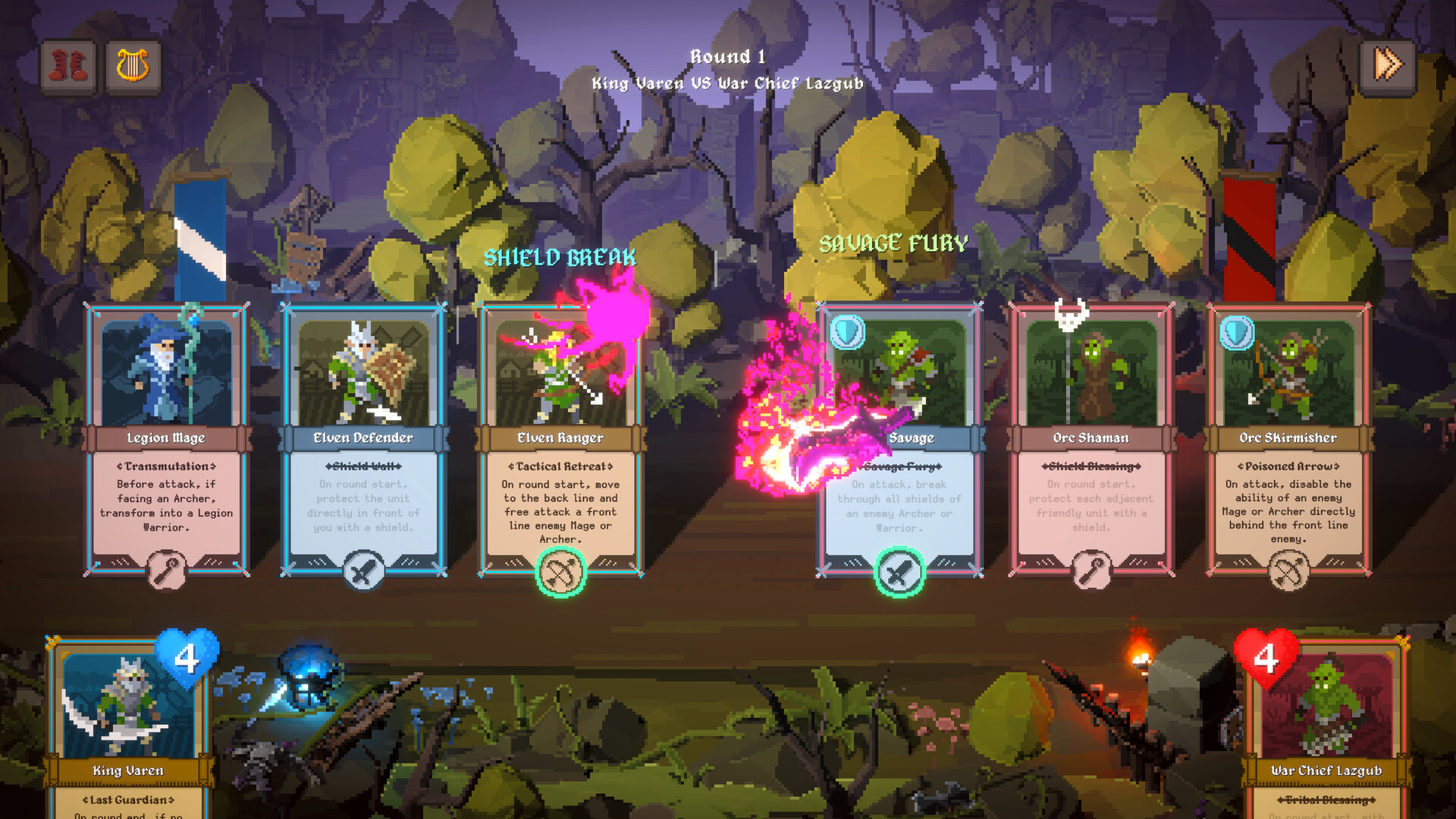Select the Orc Skirmisher card

click(x=1288, y=440)
